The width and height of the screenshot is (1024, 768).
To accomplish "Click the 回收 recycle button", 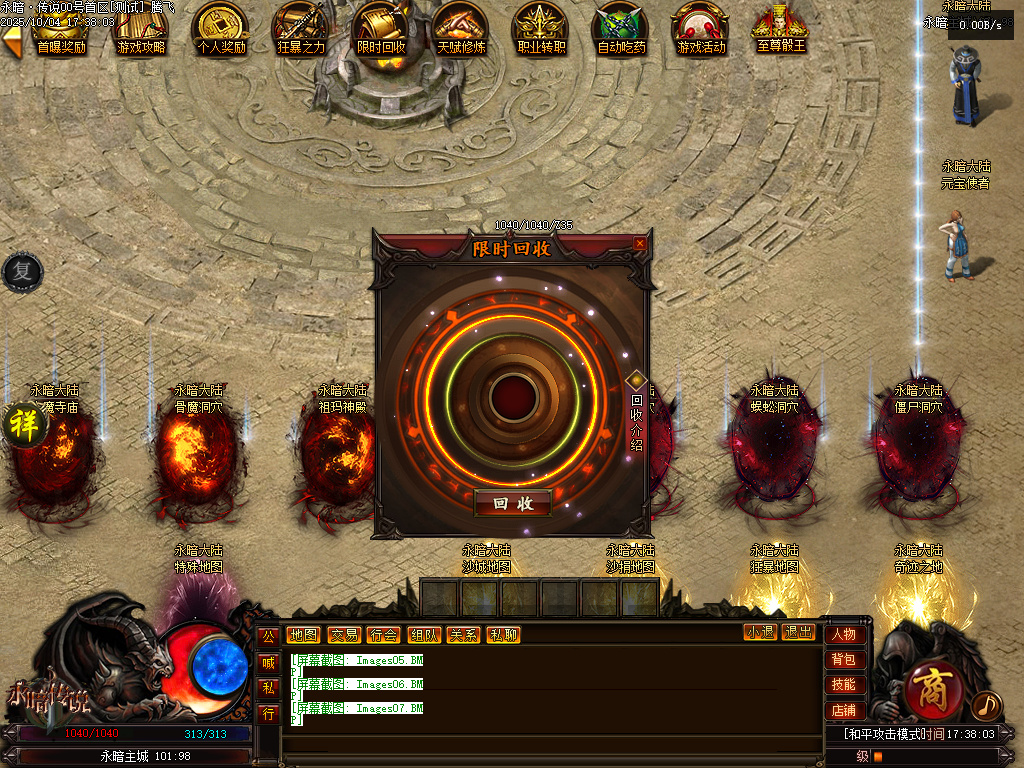I will (512, 504).
